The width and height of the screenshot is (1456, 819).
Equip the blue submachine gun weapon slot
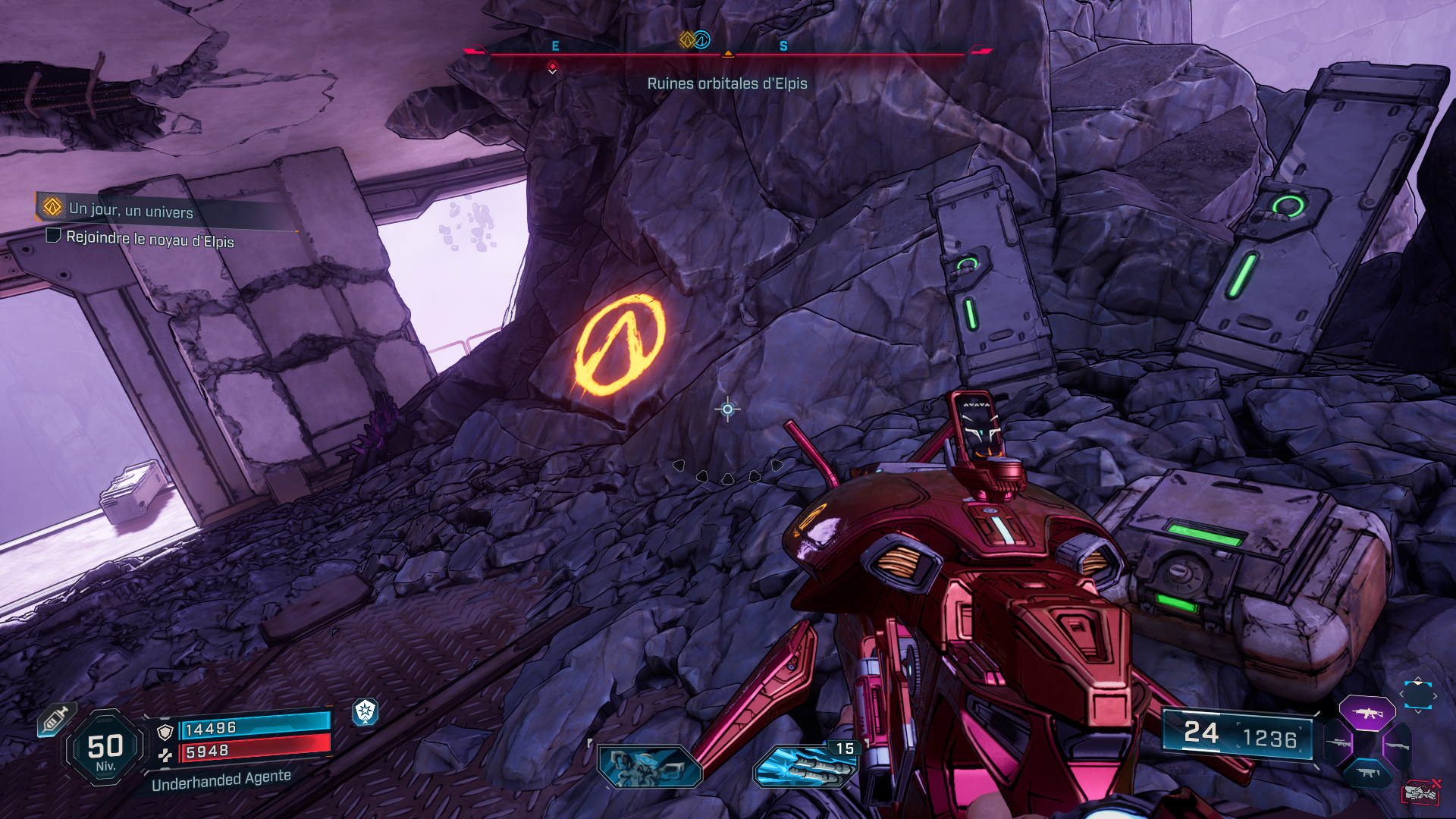tap(1367, 773)
